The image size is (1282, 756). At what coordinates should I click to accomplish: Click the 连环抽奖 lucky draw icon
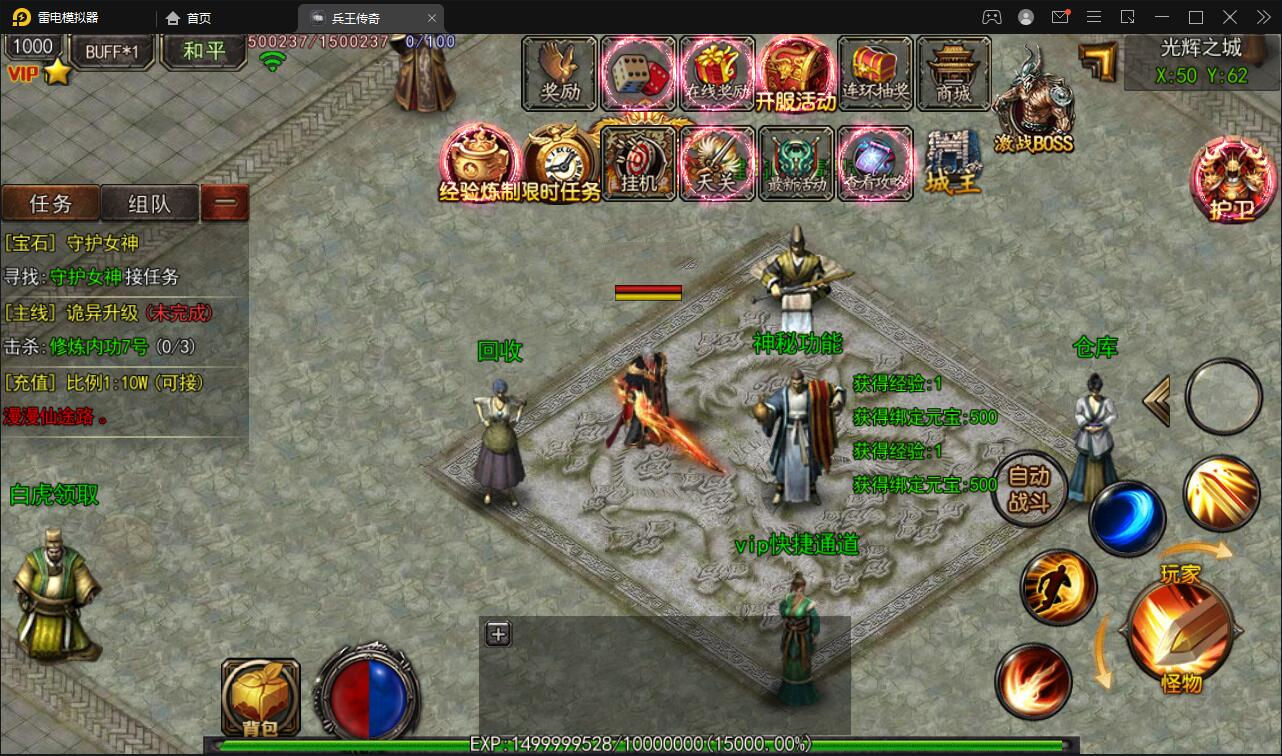pyautogui.click(x=874, y=72)
